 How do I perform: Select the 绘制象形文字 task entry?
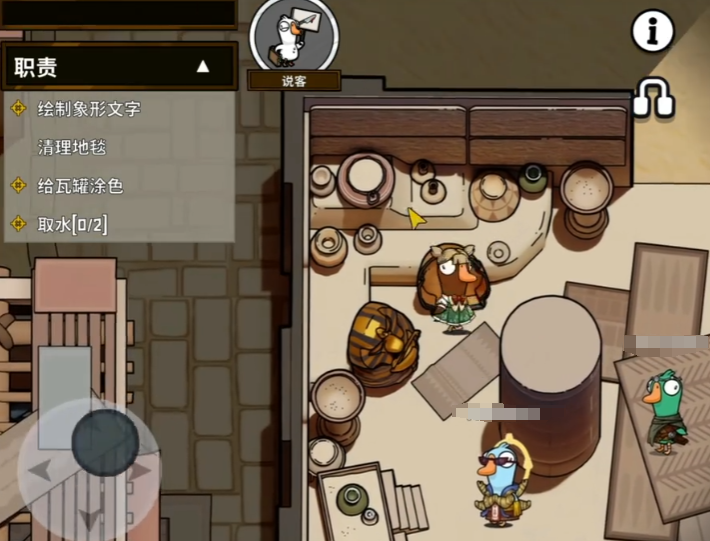click(x=89, y=108)
